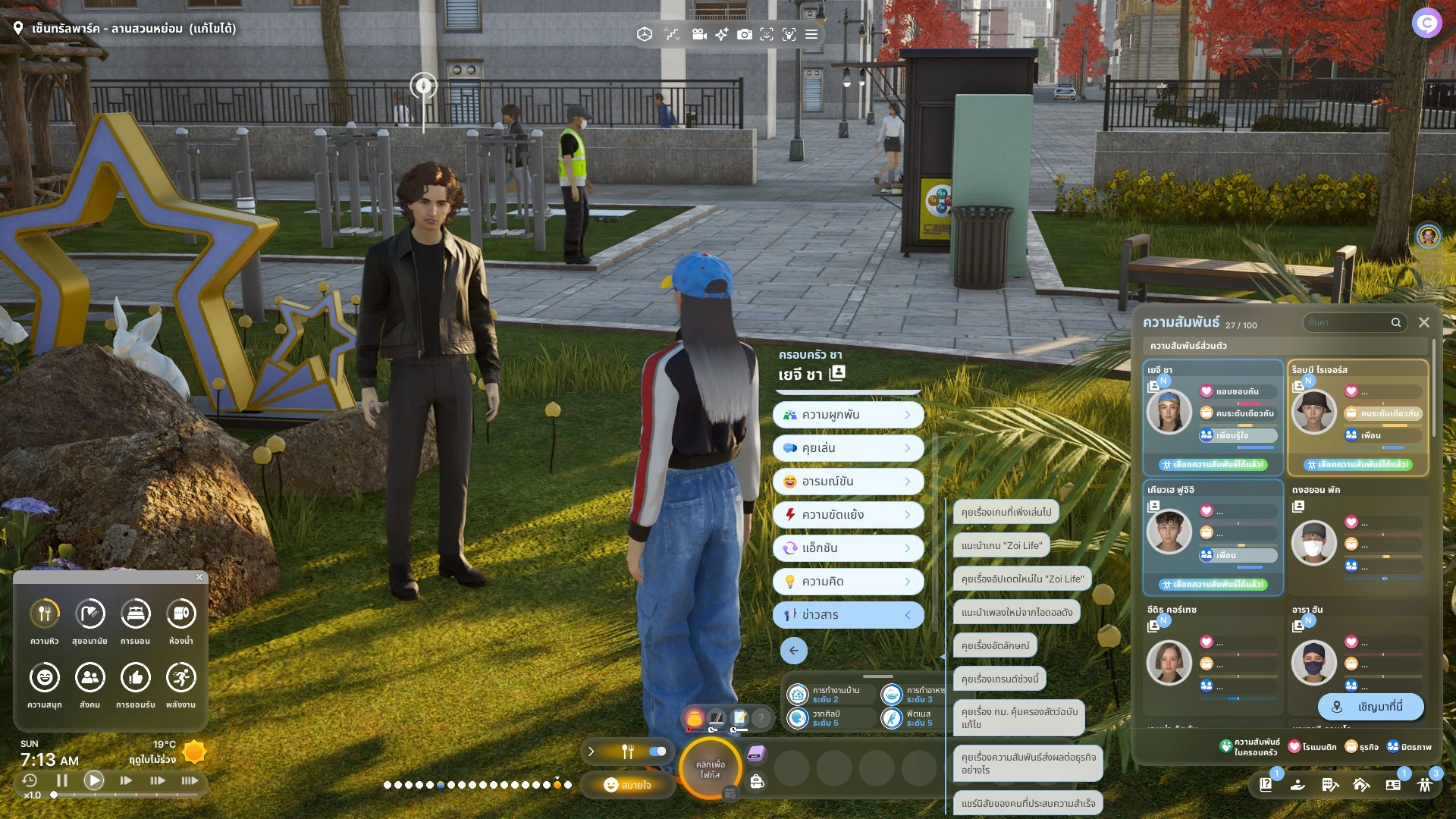Close the ความสัมพันธ์ relationships panel
Image resolution: width=1456 pixels, height=819 pixels.
click(1424, 322)
